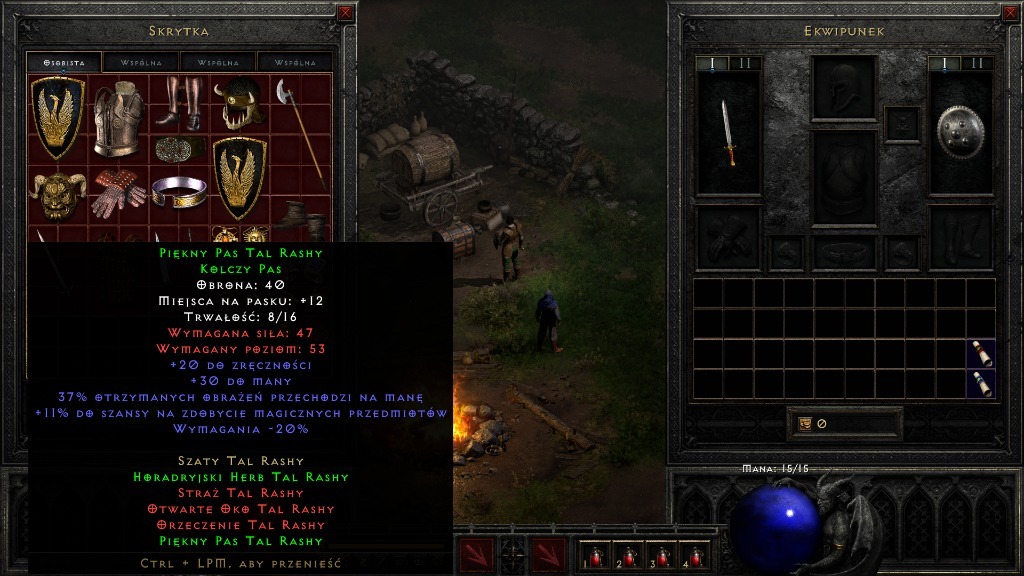Pick up the red chain gloves
Viewport: 1024px width, 576px height.
click(119, 194)
